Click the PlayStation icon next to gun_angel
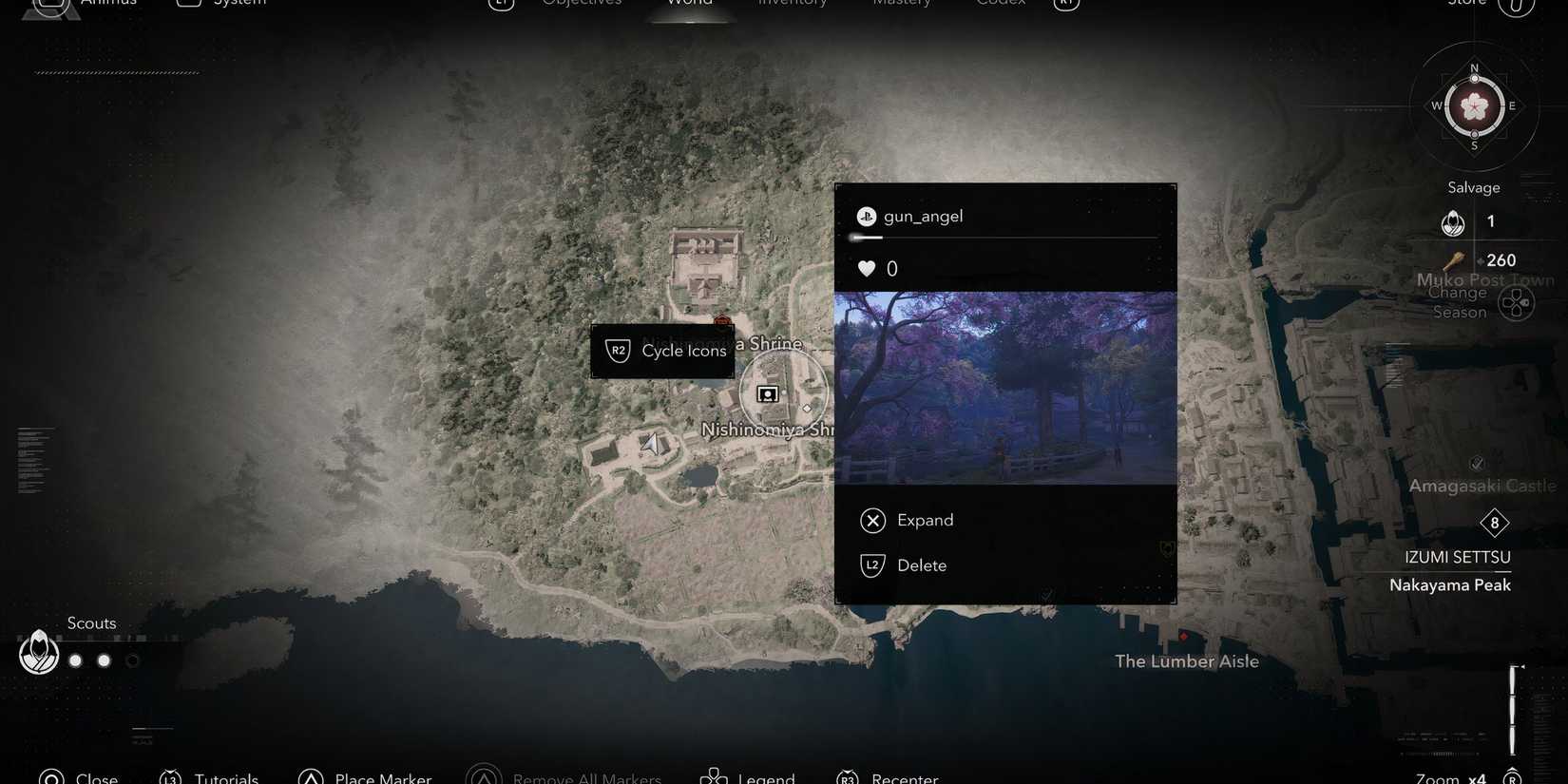 point(866,216)
